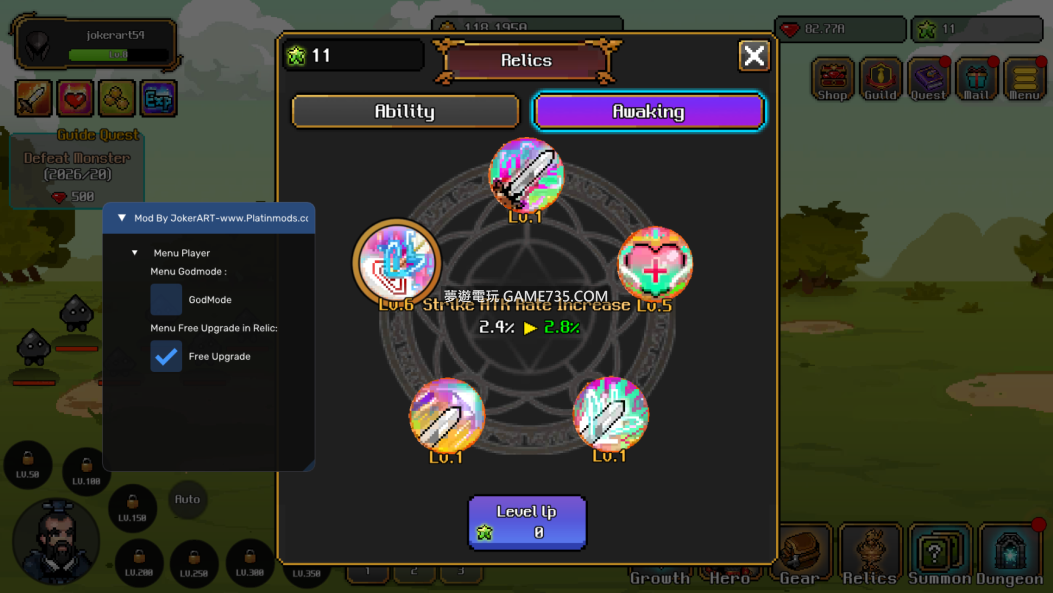
Task: Select the Awaking tab
Action: point(649,111)
